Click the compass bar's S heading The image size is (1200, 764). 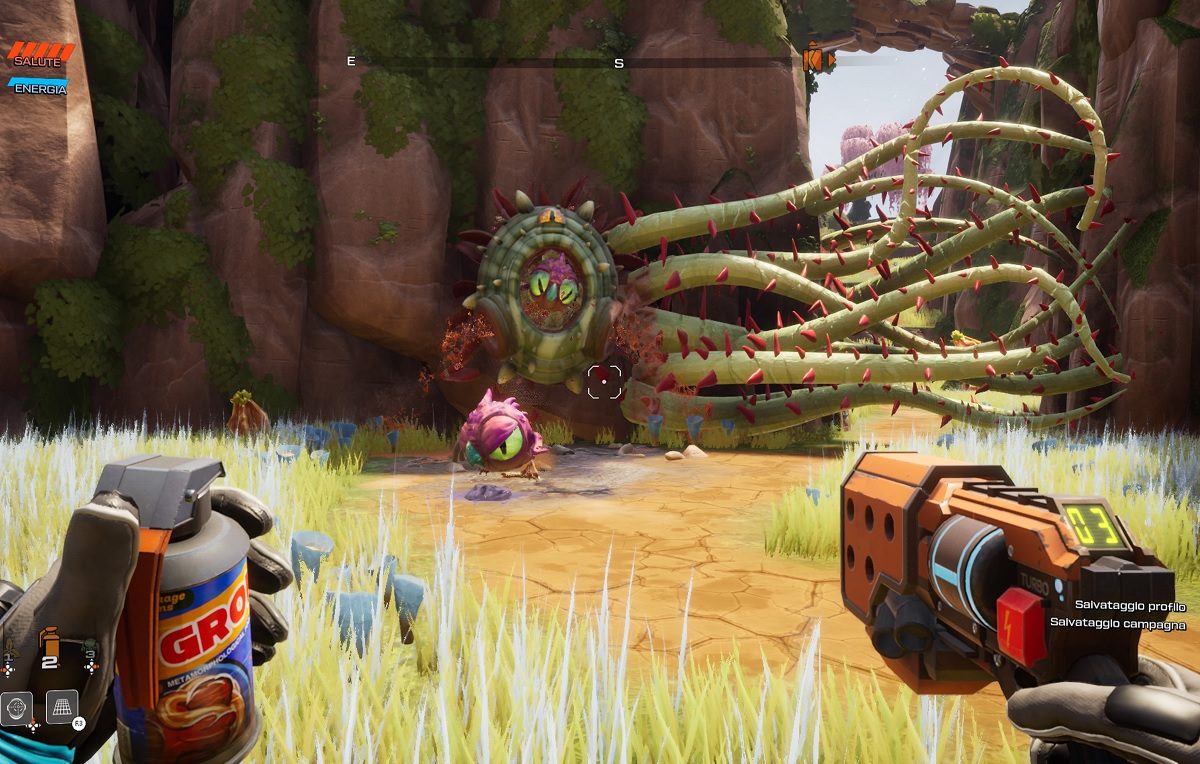[619, 63]
